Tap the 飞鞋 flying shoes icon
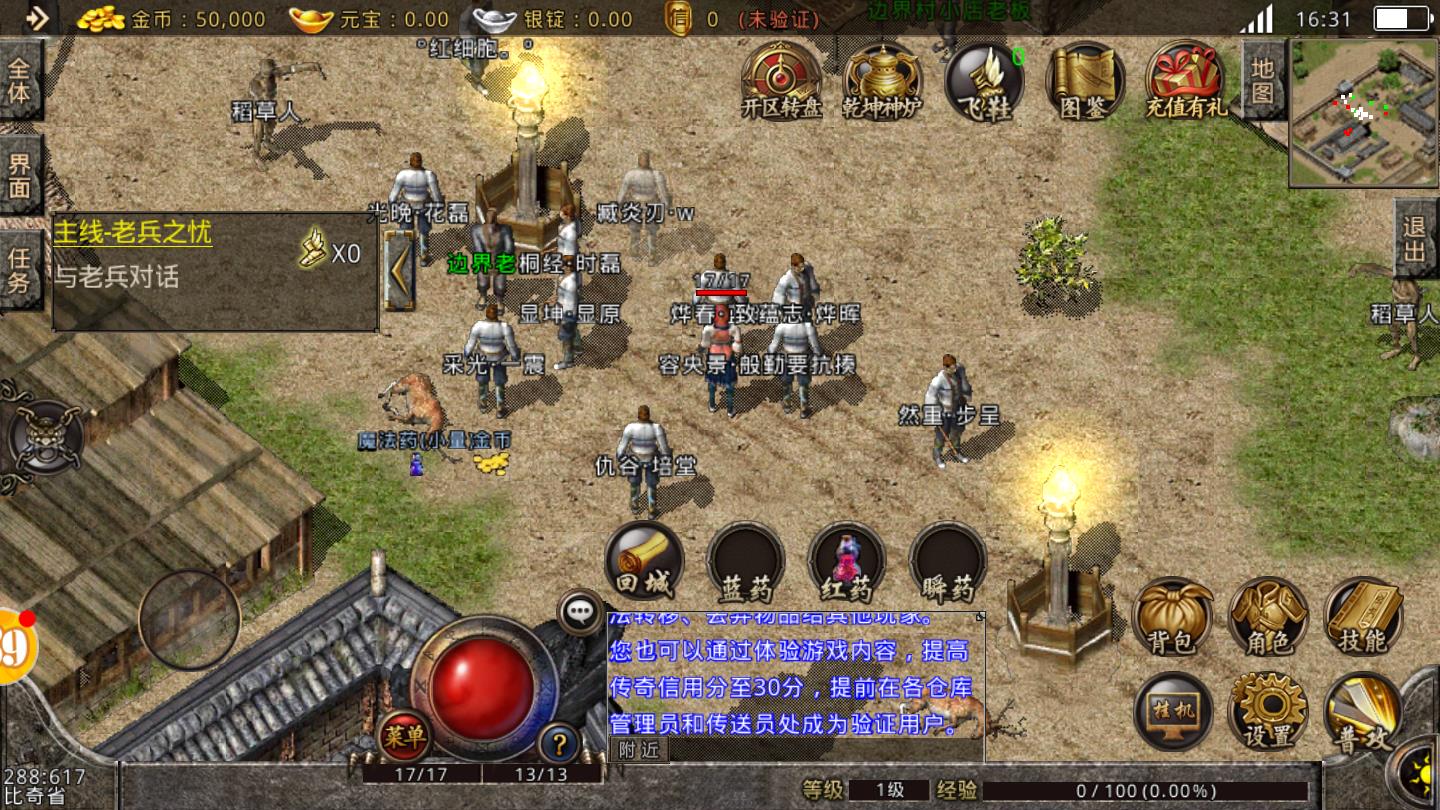Viewport: 1440px width, 810px height. [984, 80]
